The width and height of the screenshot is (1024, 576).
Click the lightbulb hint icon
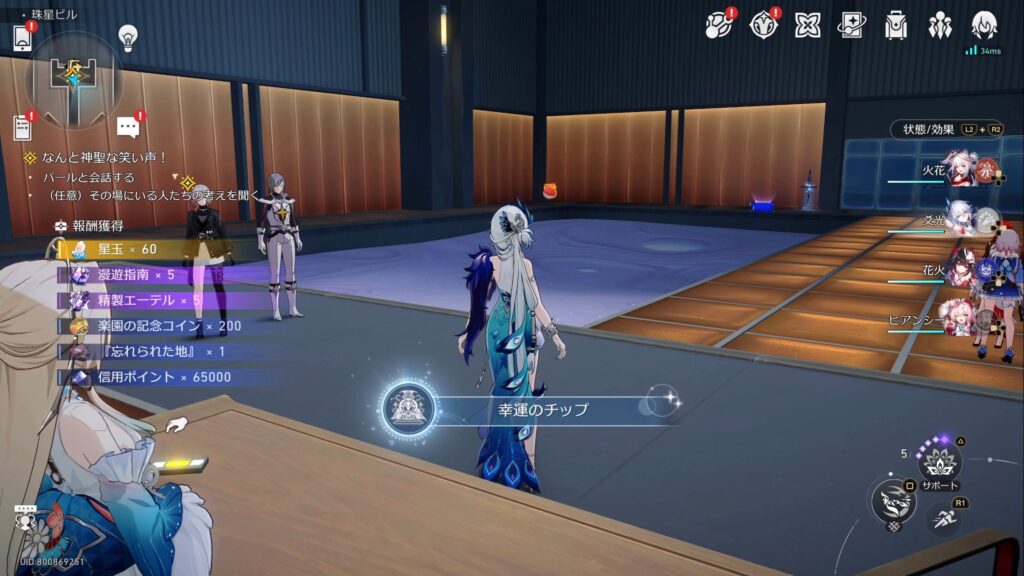[x=127, y=38]
